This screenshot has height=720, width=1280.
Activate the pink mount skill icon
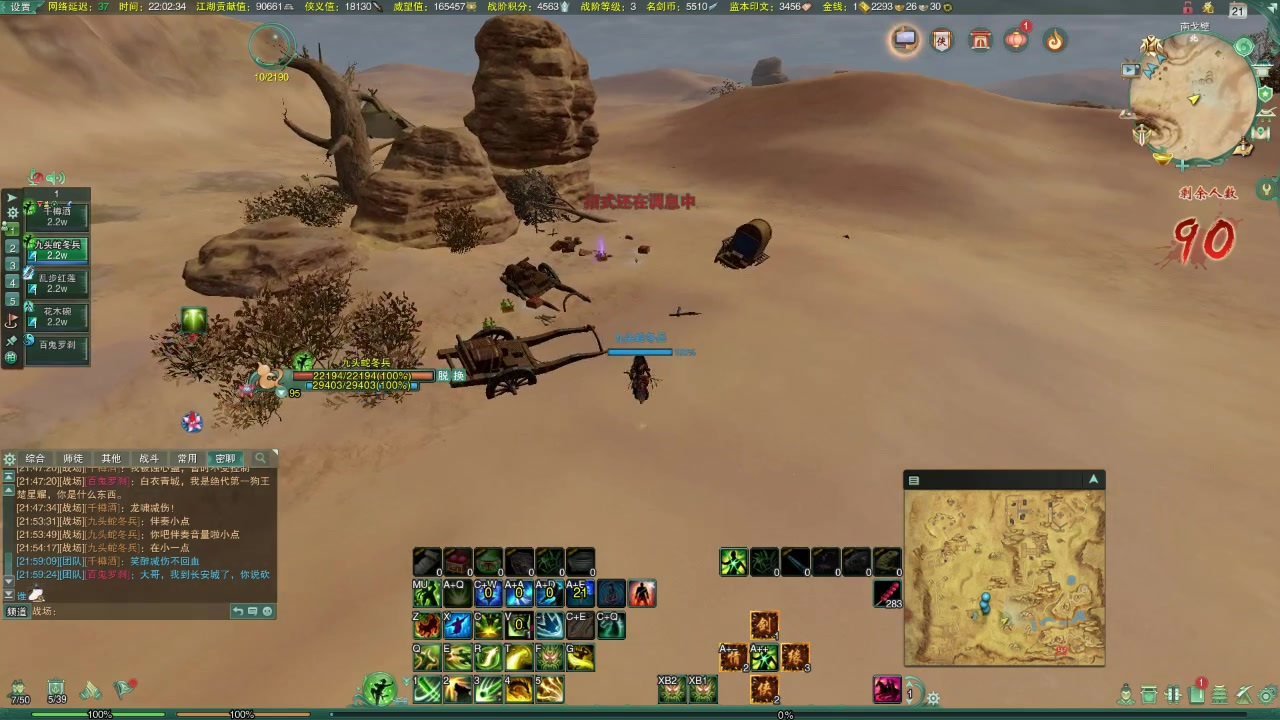coord(887,689)
